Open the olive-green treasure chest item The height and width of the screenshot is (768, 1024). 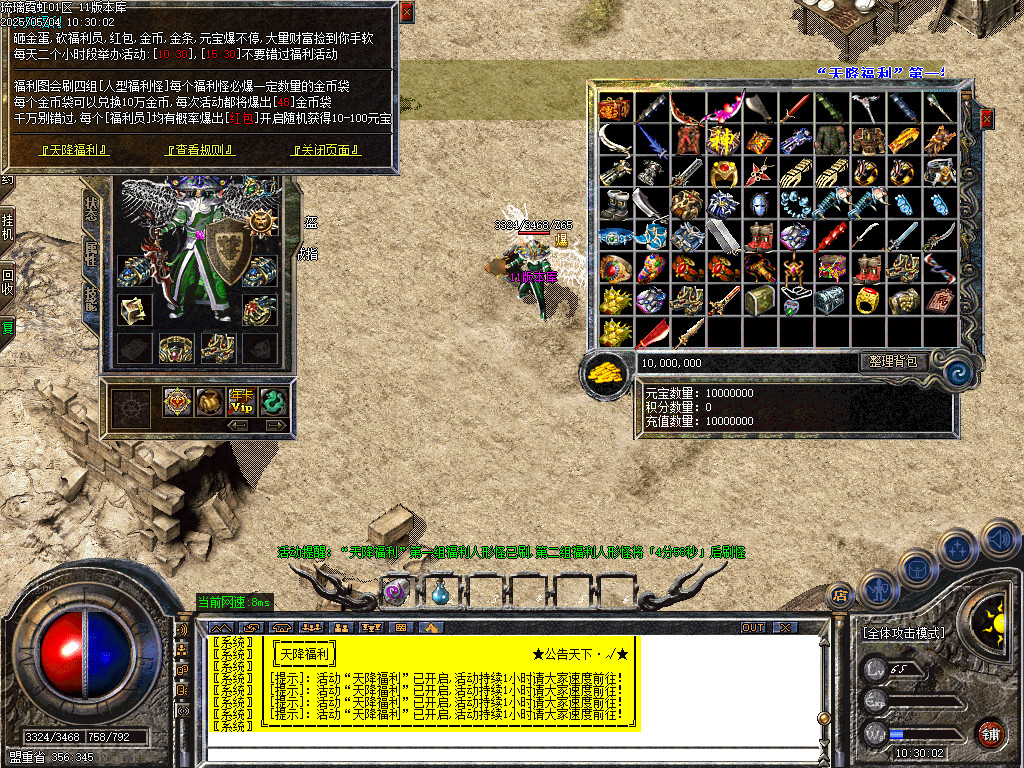click(x=759, y=299)
